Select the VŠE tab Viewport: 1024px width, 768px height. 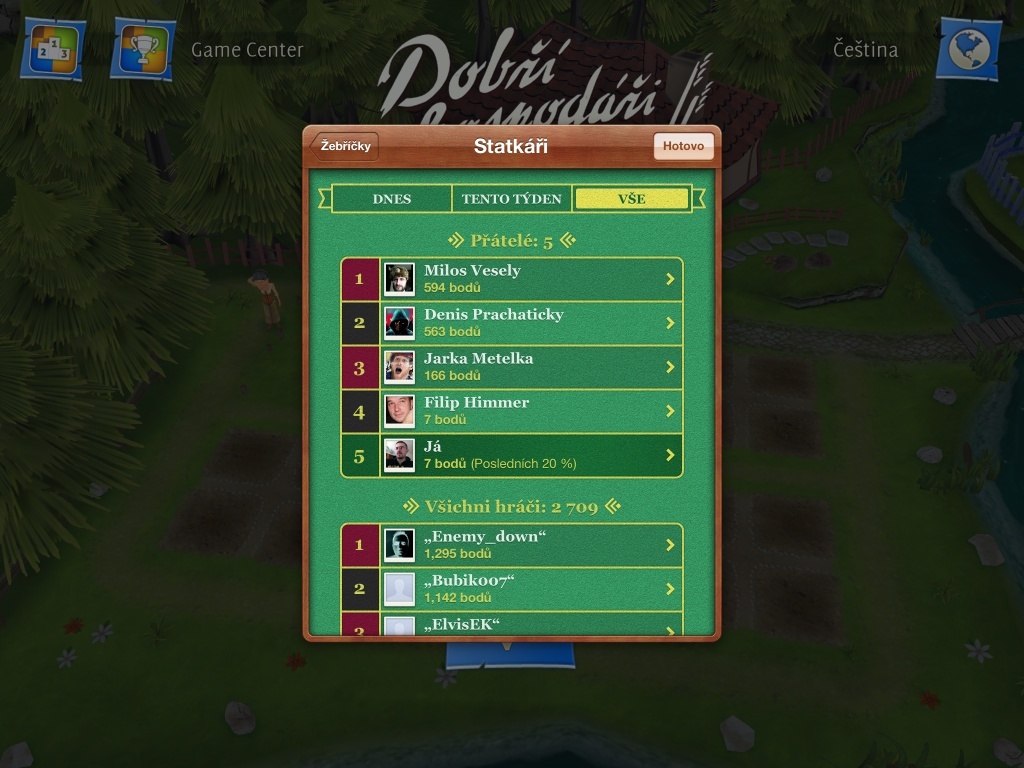632,199
